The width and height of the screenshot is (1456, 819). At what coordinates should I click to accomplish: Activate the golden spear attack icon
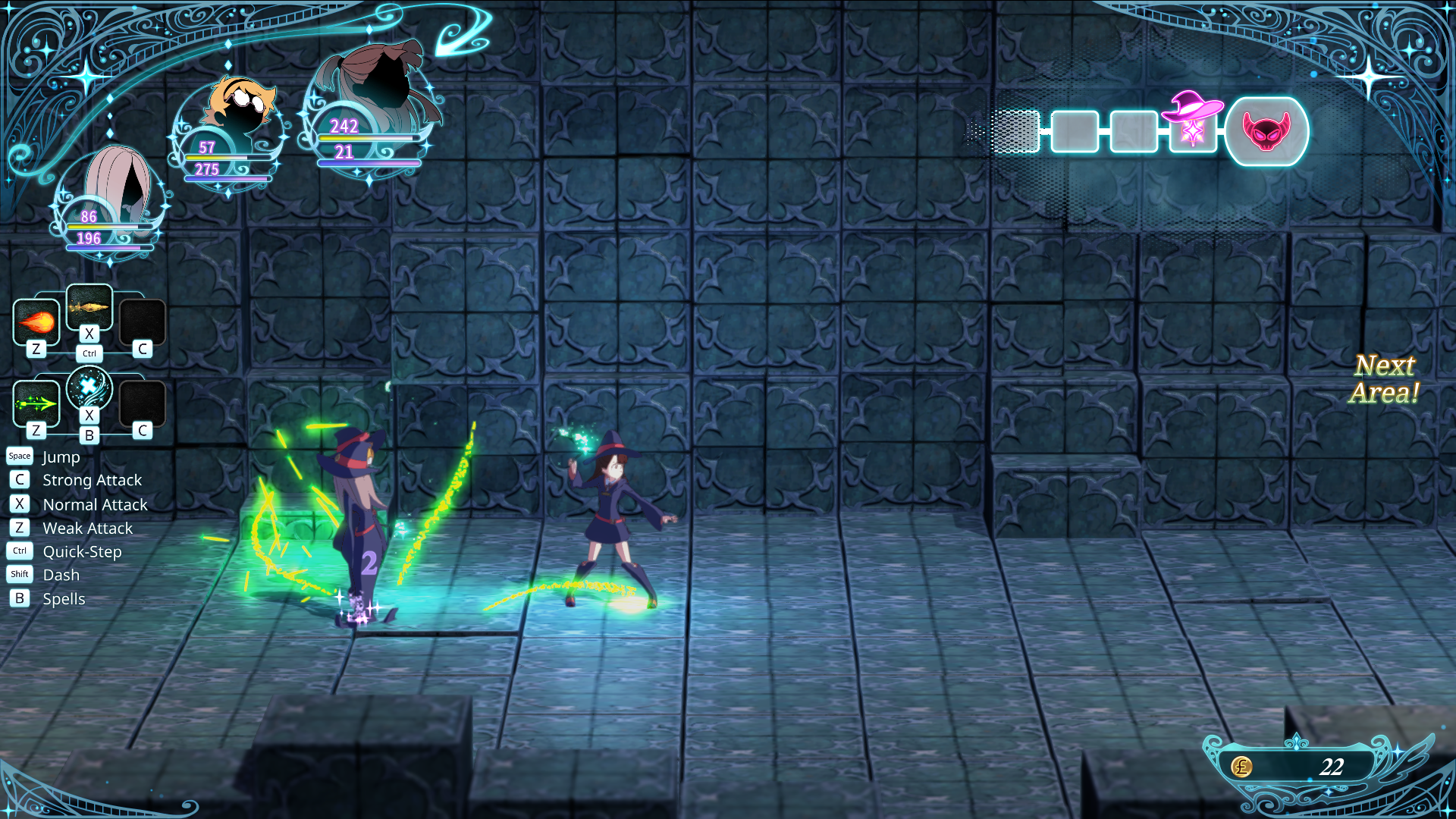tap(89, 307)
